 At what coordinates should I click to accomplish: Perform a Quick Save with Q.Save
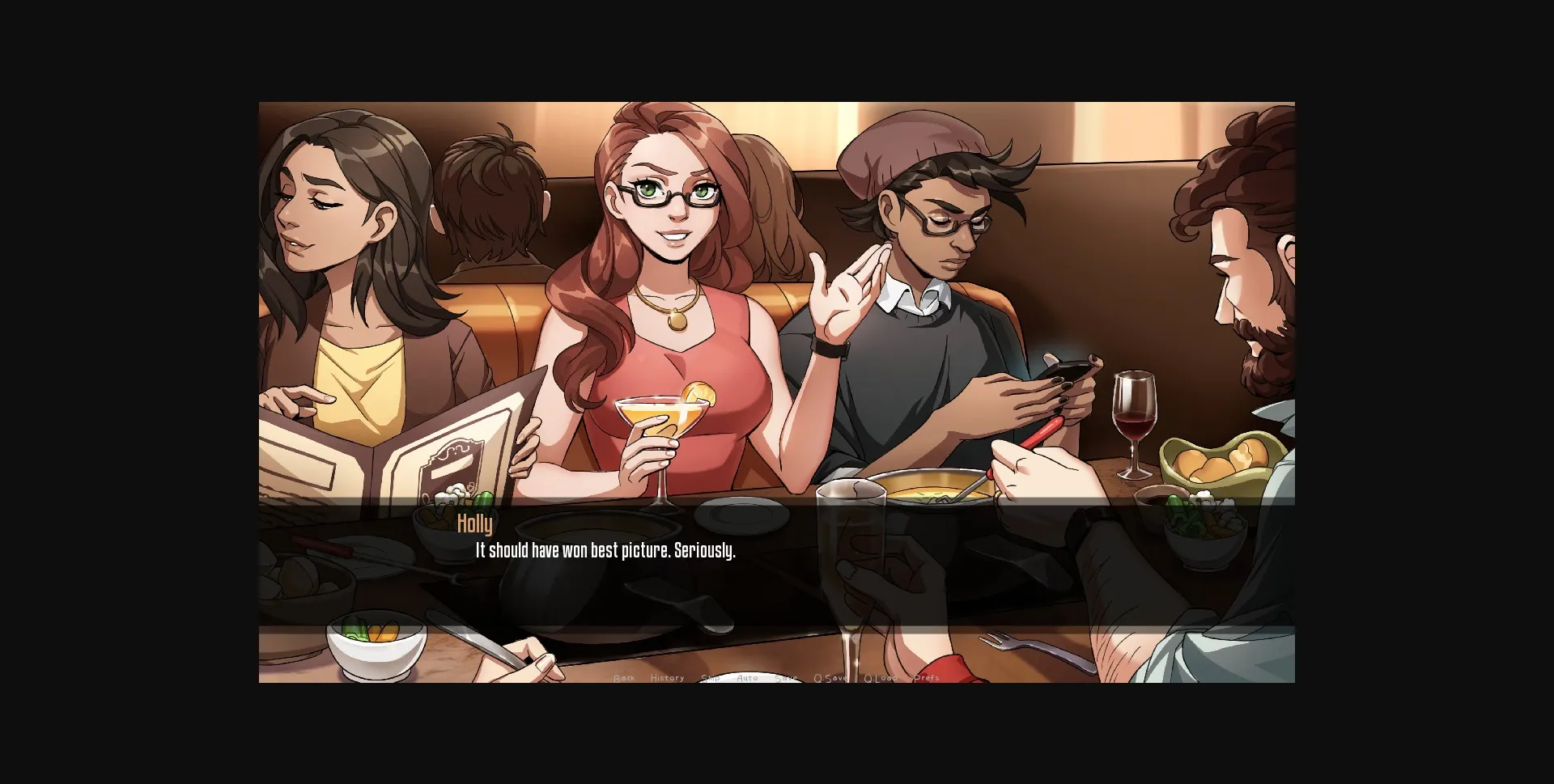coord(830,677)
